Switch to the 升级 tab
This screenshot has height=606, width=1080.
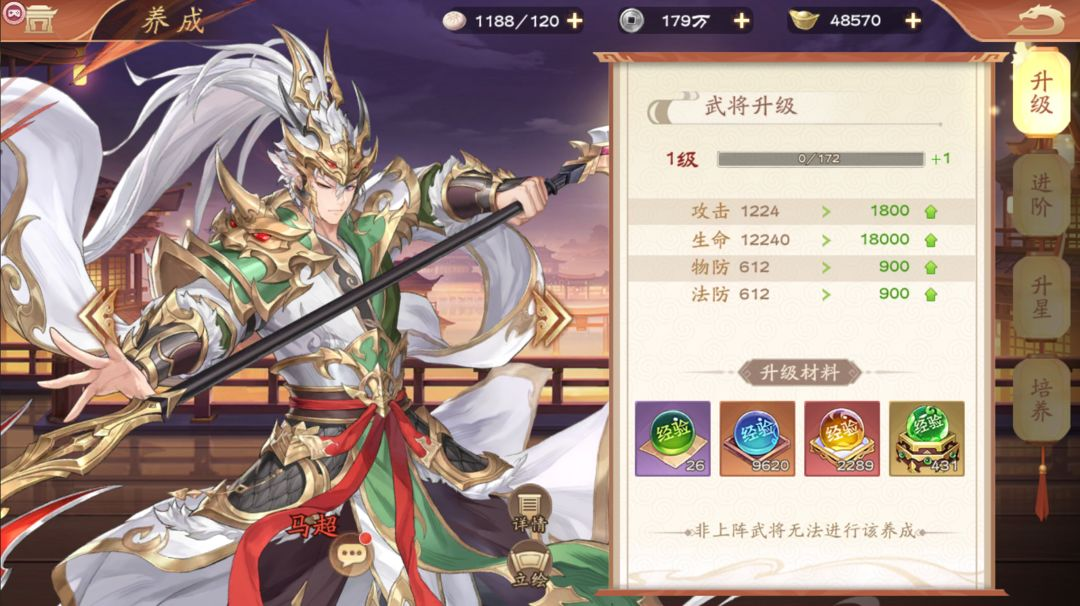(x=1040, y=92)
